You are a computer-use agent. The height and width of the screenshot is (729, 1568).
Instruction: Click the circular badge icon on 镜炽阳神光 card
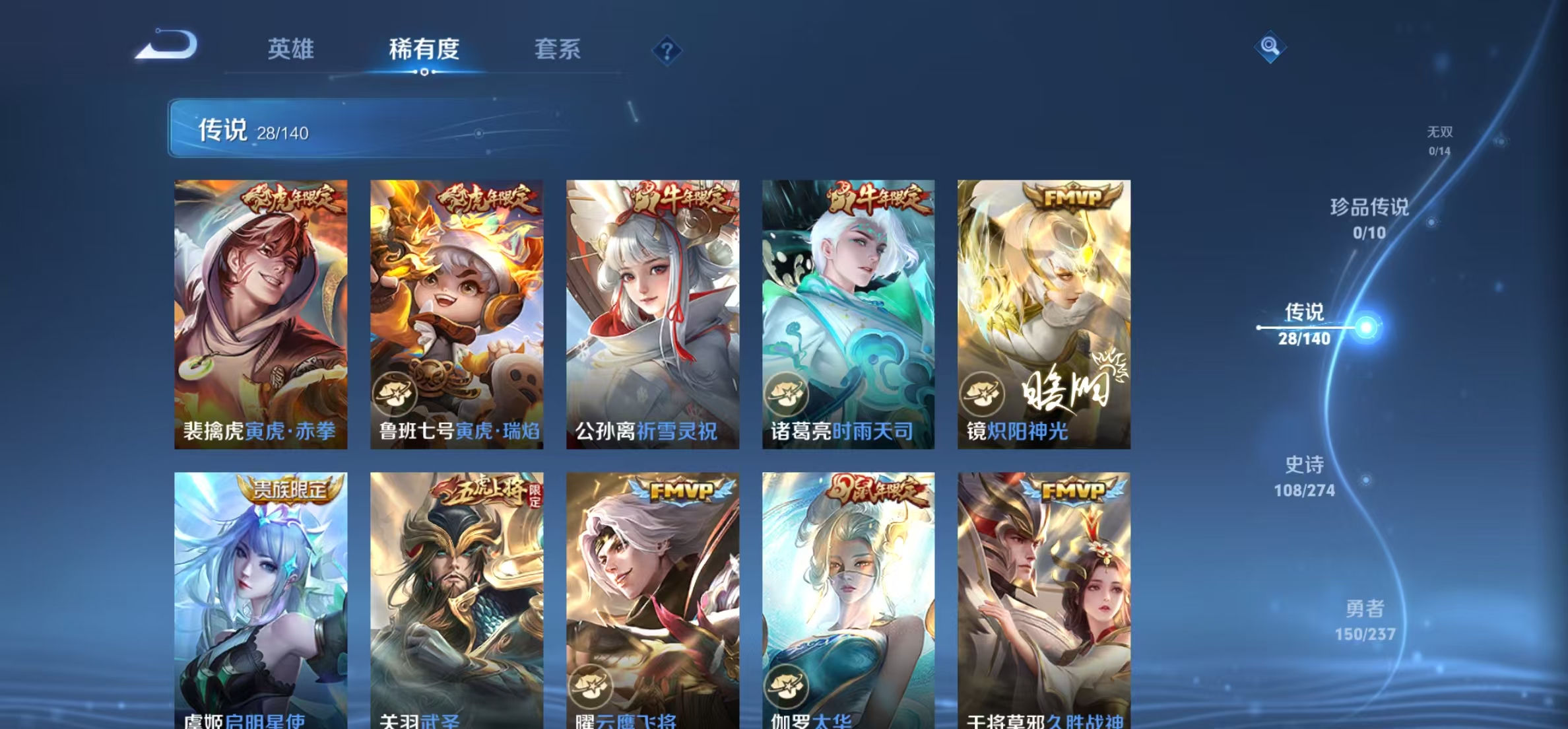[984, 391]
